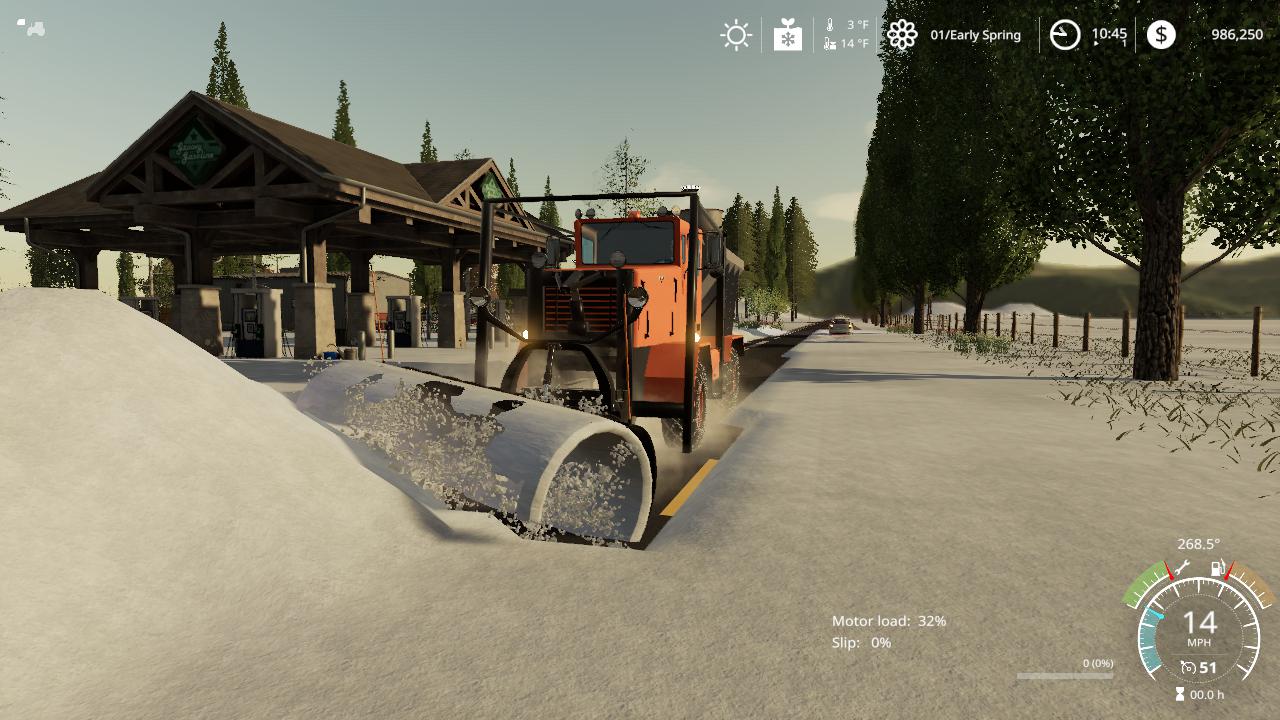1280x720 pixels.
Task: Select the tractor icon in the corner
Action: (x=31, y=27)
